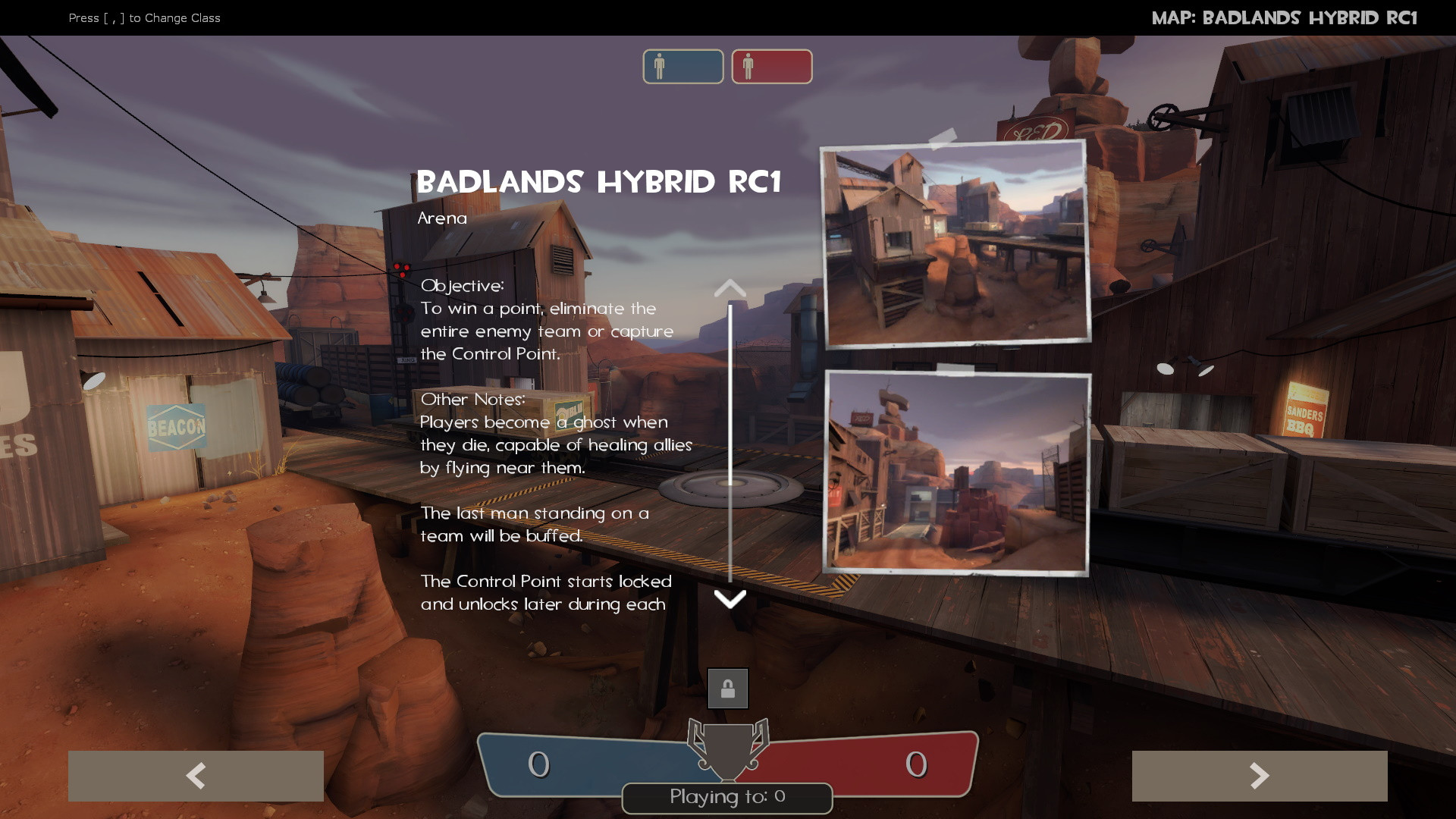Click the right navigation arrow icon
Screen dimensions: 1456x819
[1260, 776]
